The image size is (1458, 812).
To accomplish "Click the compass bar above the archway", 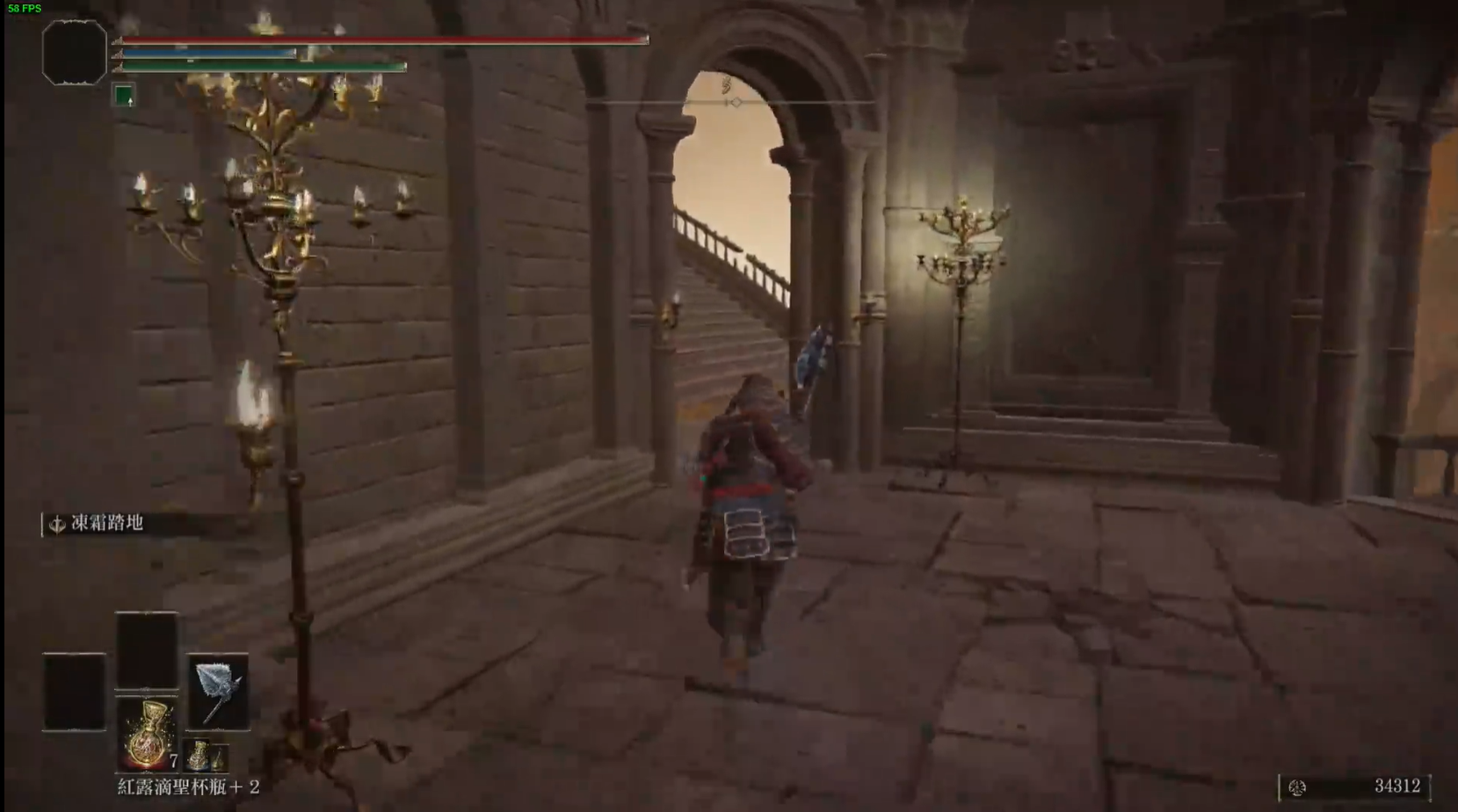I will [x=731, y=103].
